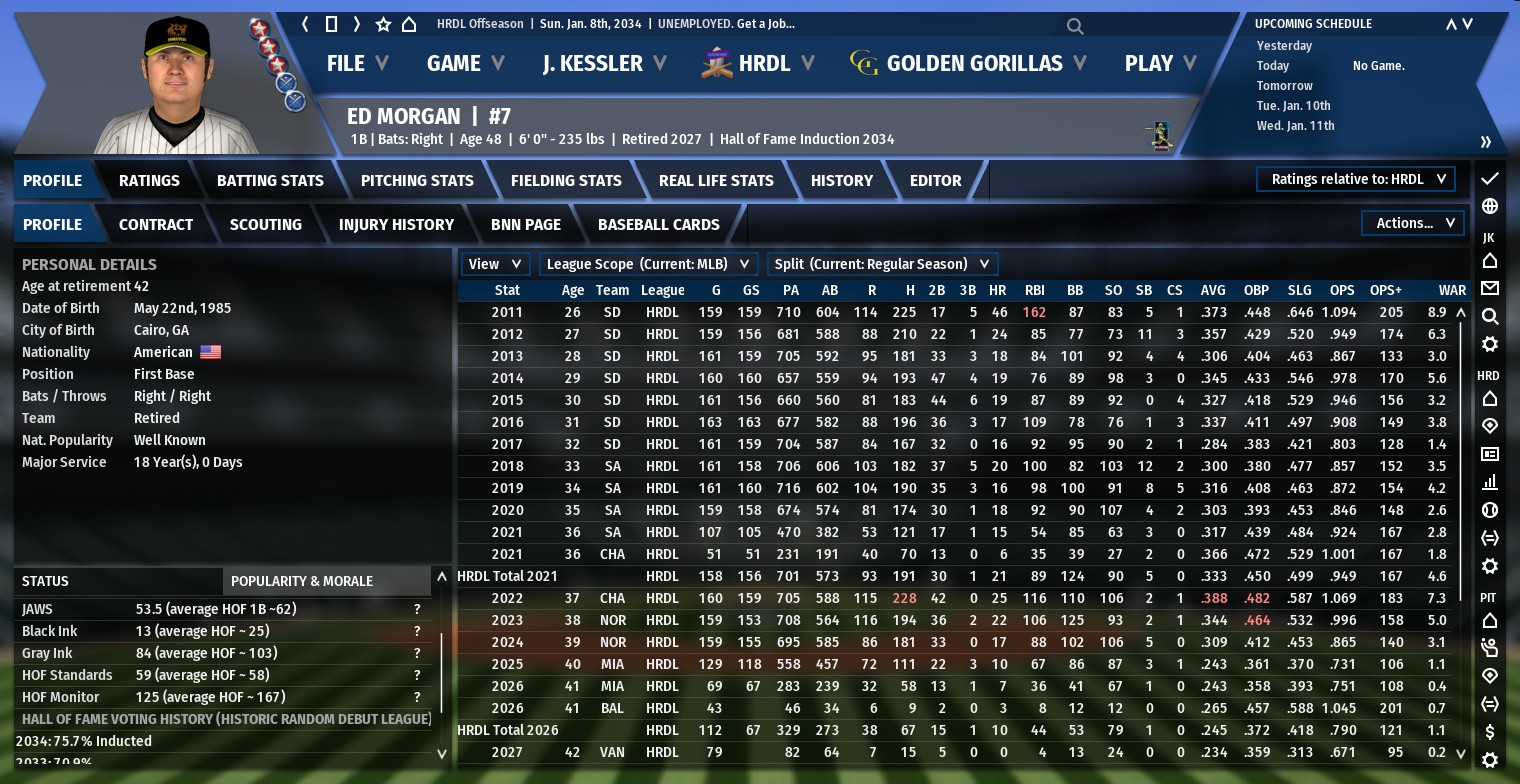View the HISTORY tab

841,180
